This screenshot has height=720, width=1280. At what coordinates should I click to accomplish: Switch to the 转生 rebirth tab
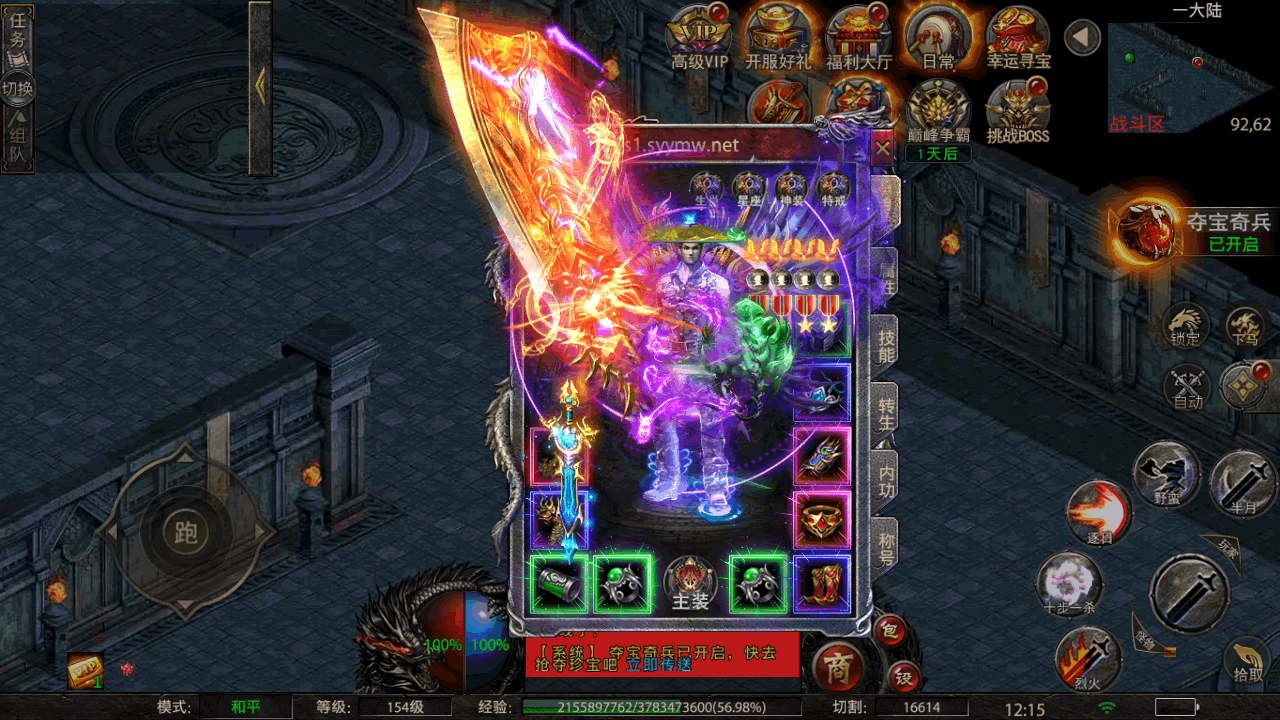point(886,411)
